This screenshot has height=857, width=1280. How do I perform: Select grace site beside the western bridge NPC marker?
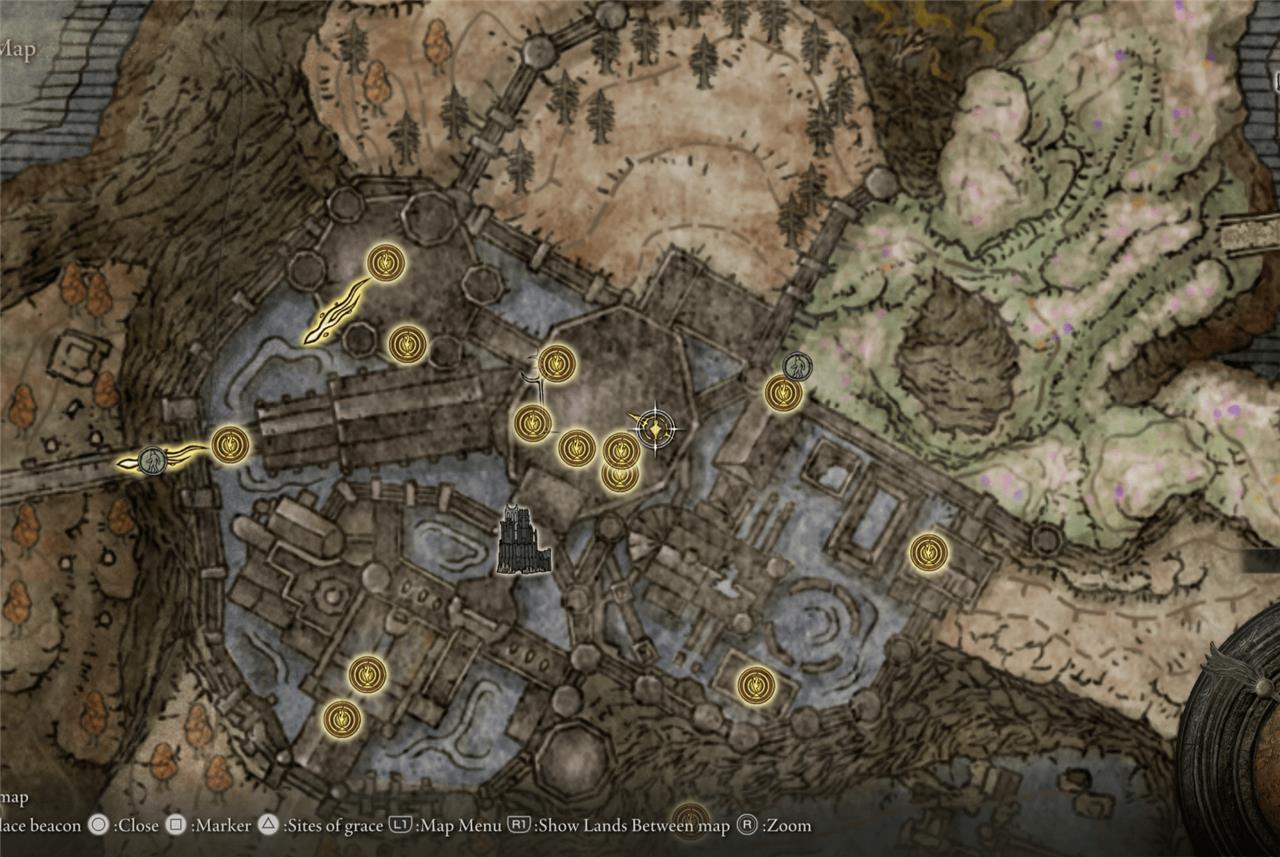click(230, 444)
